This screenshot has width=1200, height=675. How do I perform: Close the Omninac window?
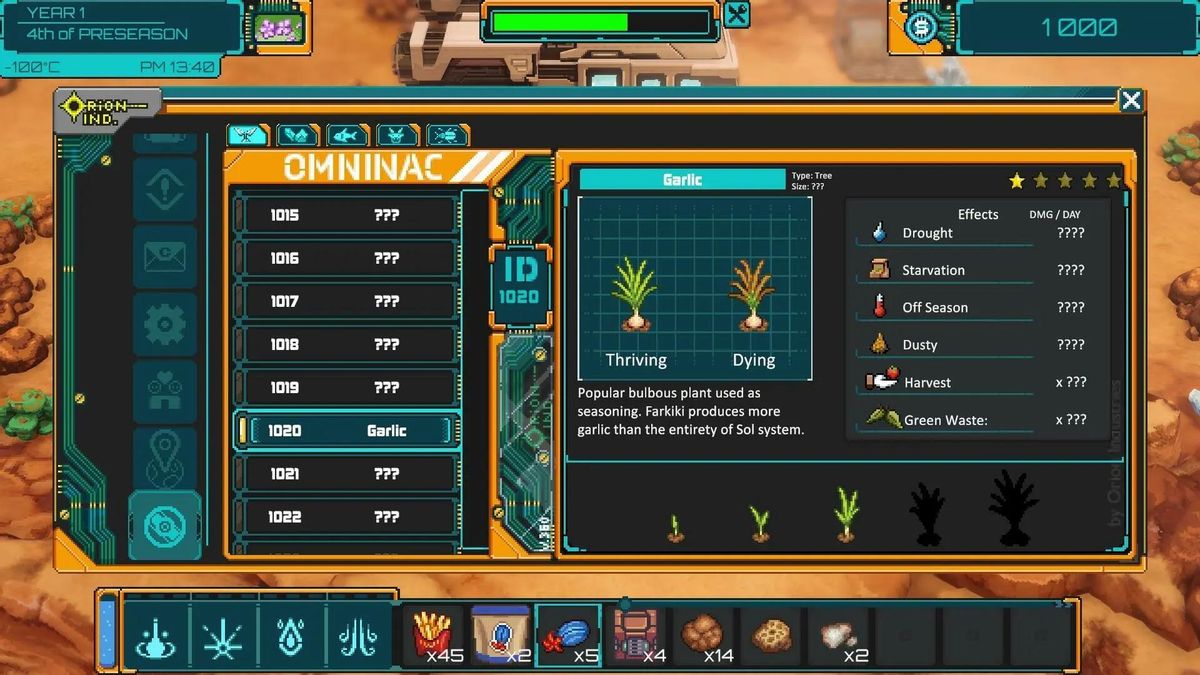(1131, 100)
